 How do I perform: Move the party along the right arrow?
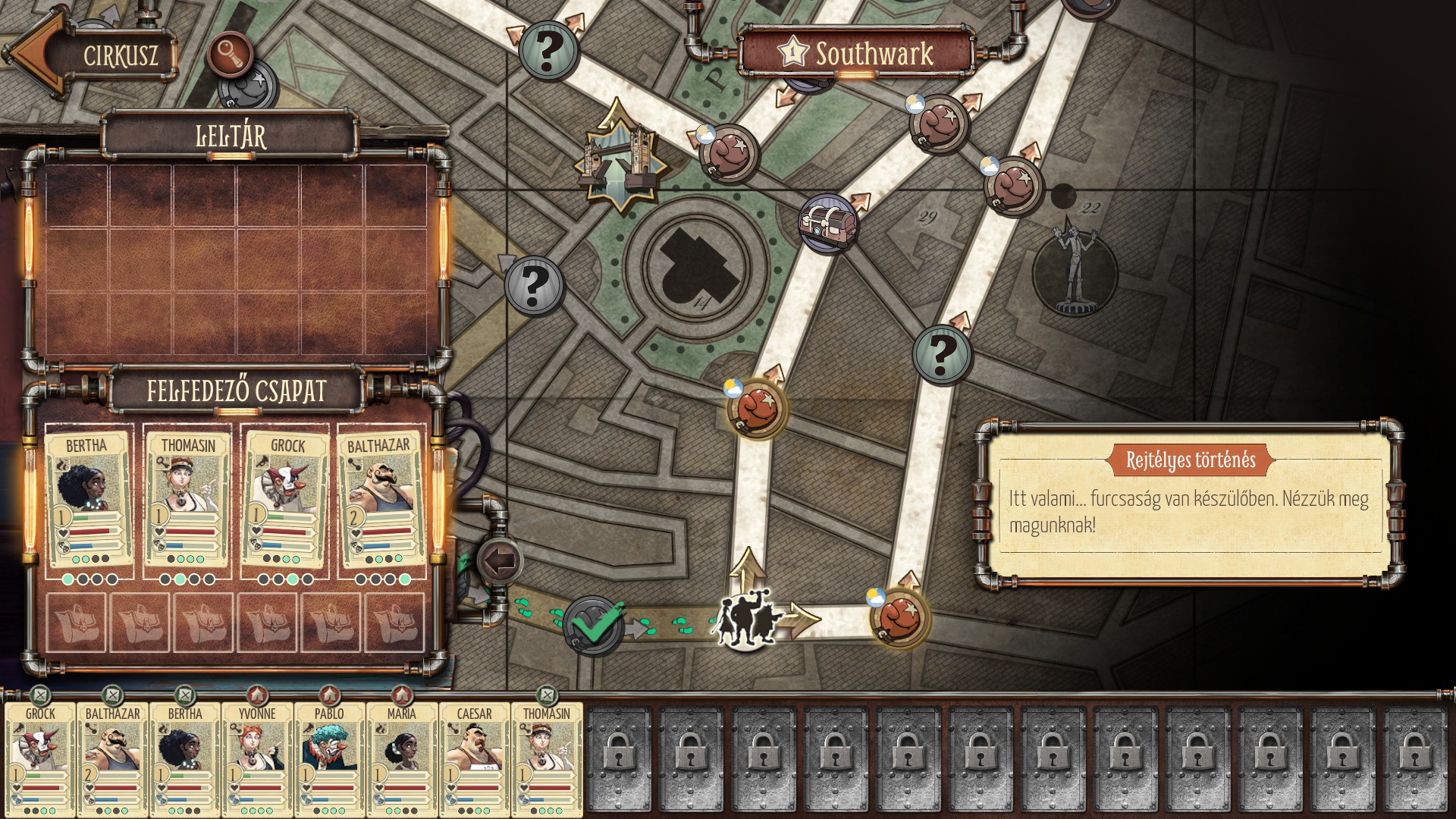[801, 617]
